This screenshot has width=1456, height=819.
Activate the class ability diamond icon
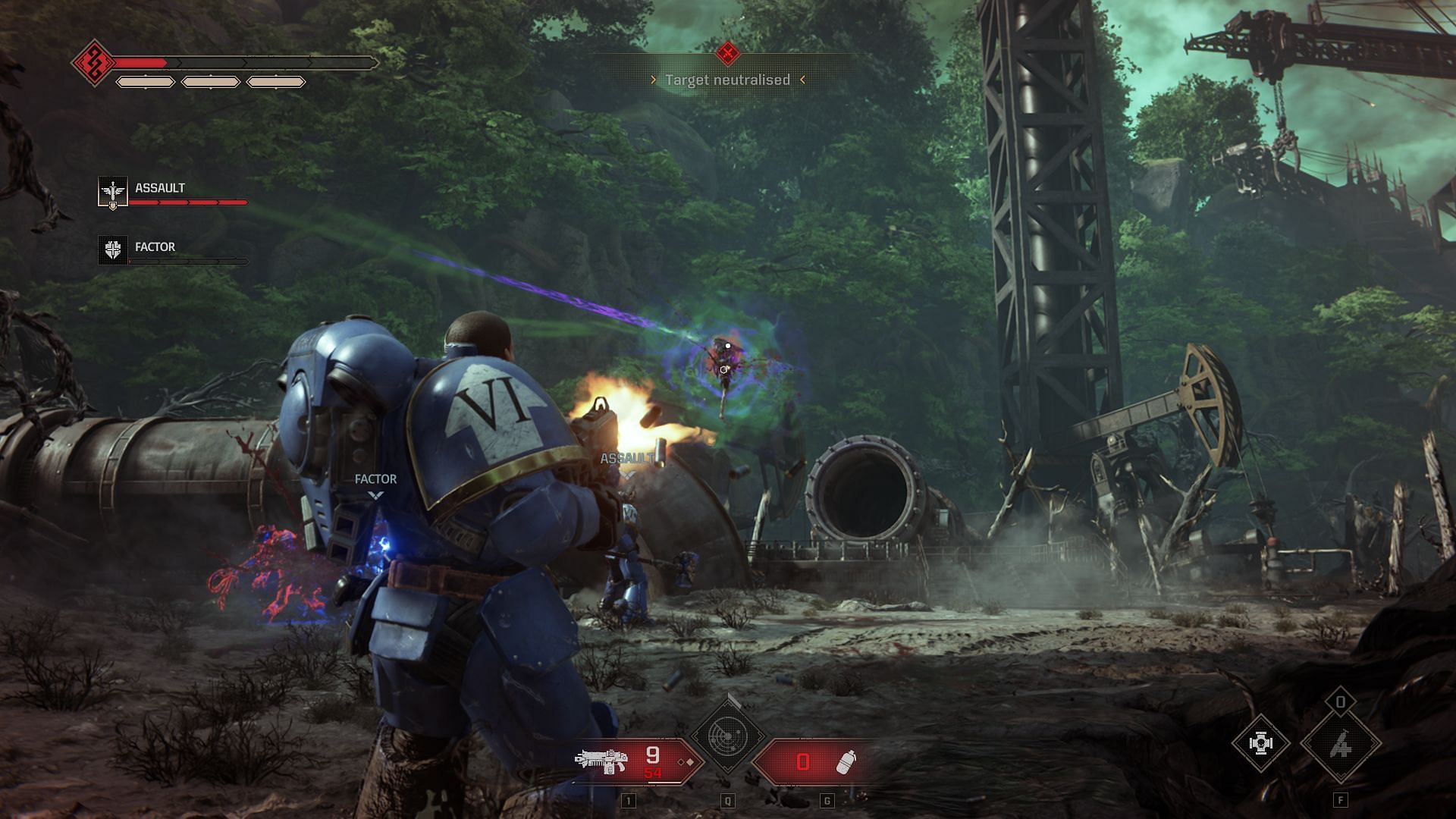1340,745
